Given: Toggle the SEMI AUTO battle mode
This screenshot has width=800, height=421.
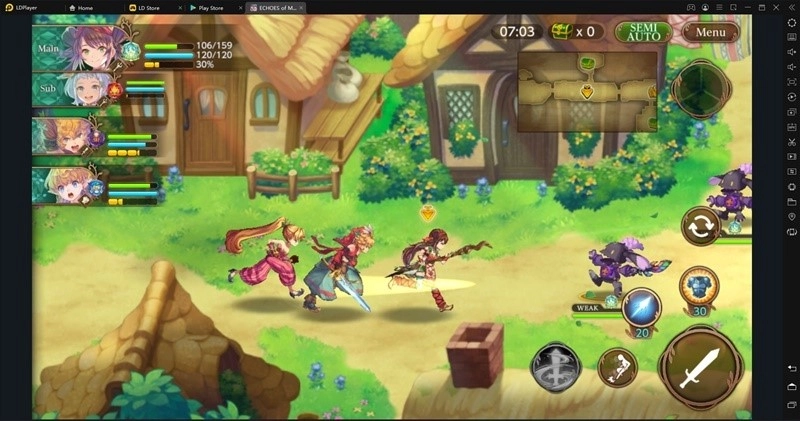Looking at the screenshot, I should tap(643, 32).
